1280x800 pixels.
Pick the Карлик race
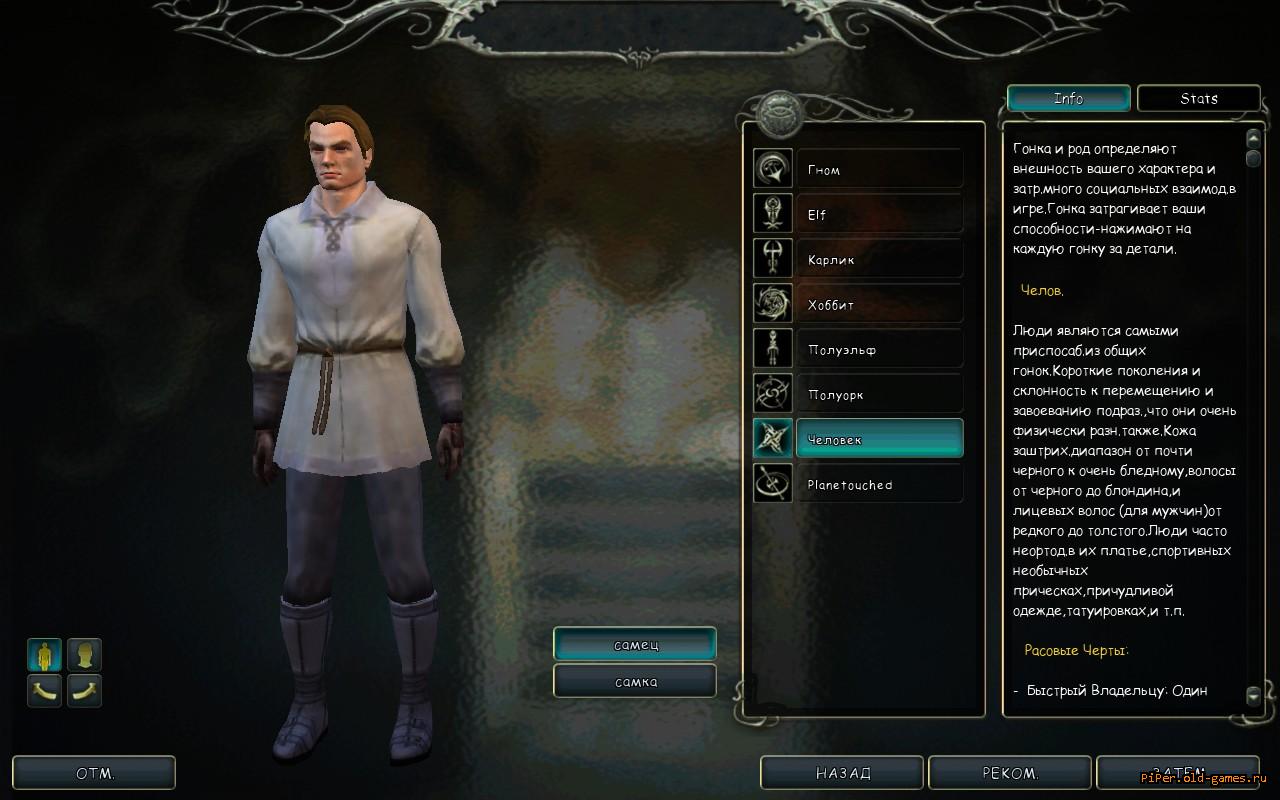pyautogui.click(x=879, y=259)
